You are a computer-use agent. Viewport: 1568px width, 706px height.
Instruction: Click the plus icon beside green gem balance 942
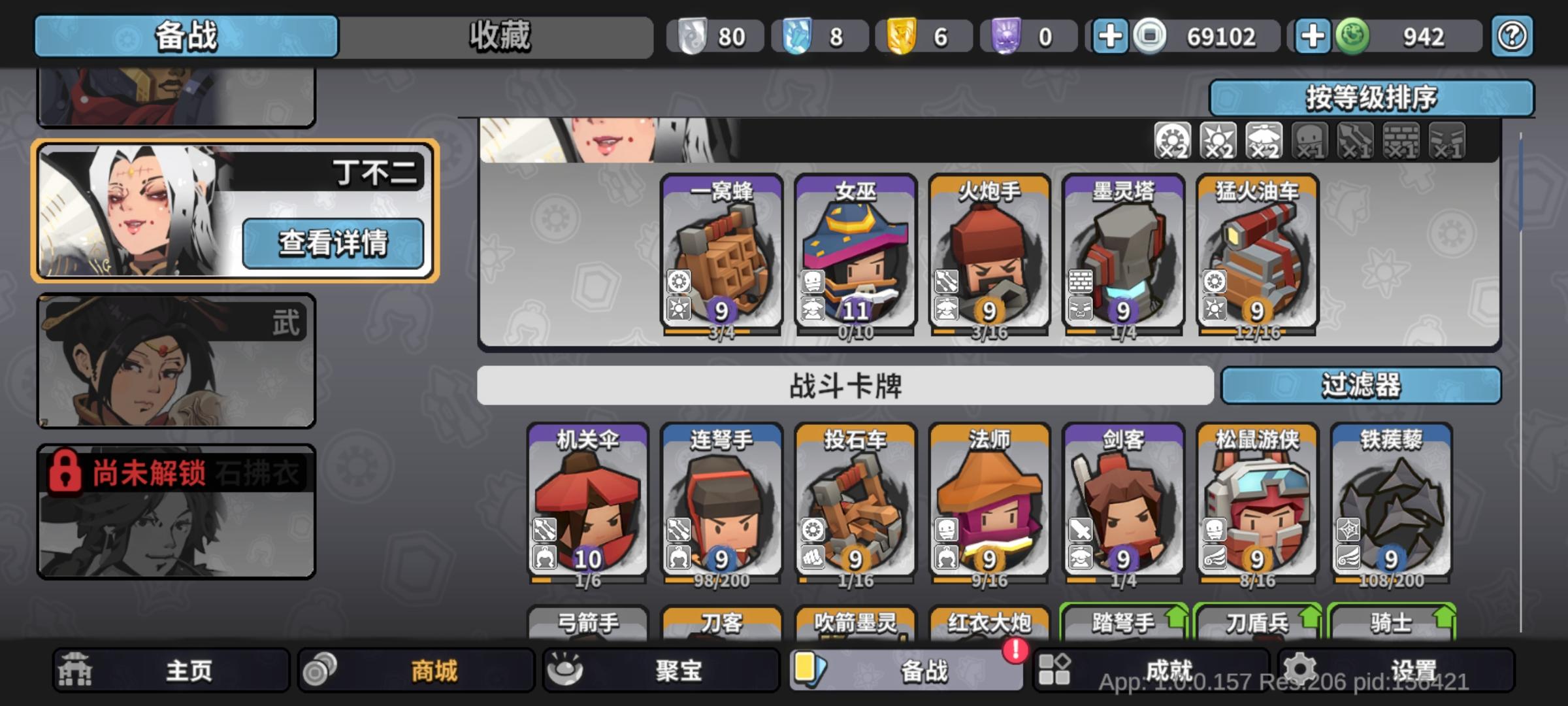click(x=1313, y=36)
